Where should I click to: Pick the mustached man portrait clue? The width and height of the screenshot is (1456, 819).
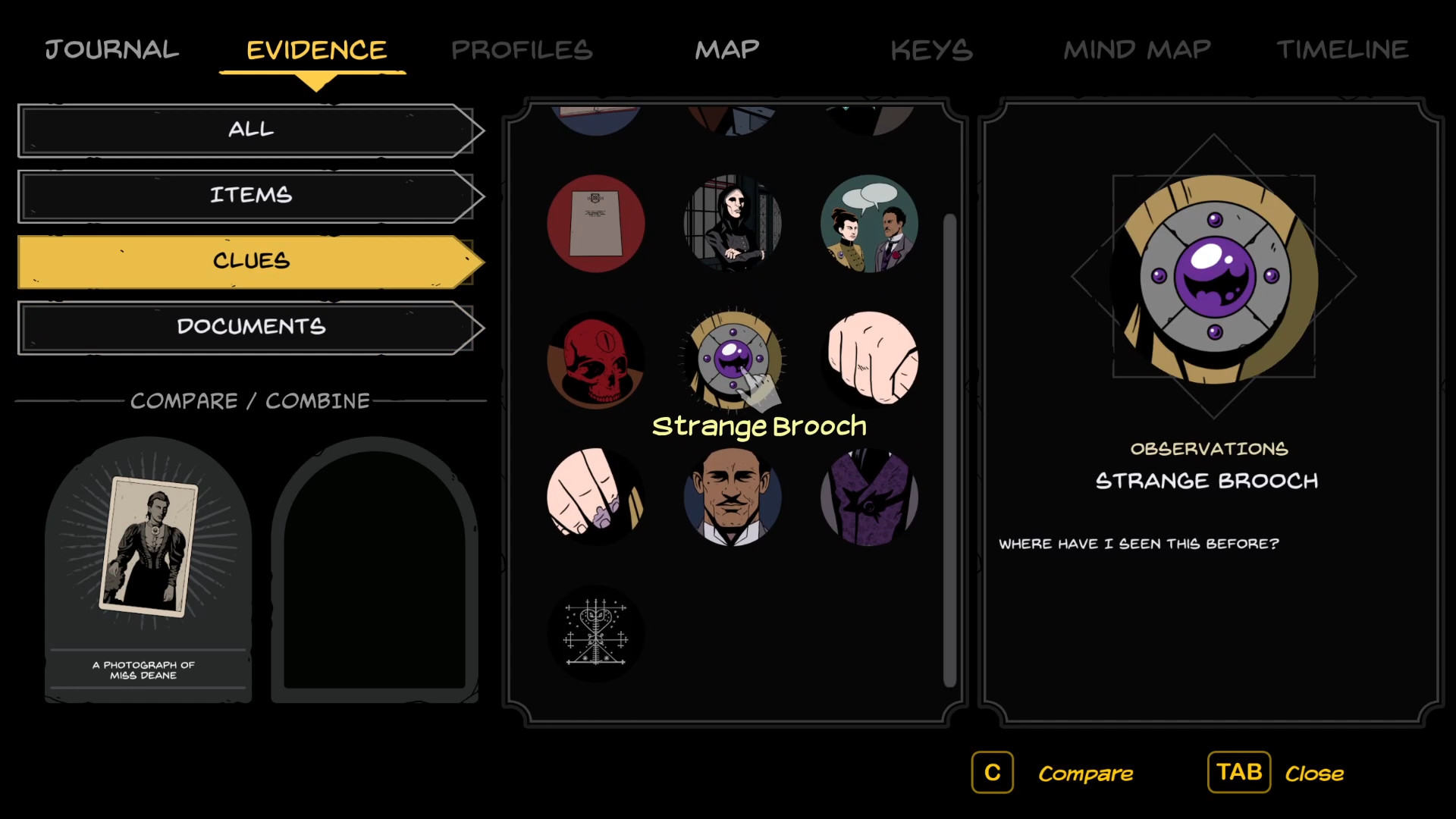[x=733, y=497]
